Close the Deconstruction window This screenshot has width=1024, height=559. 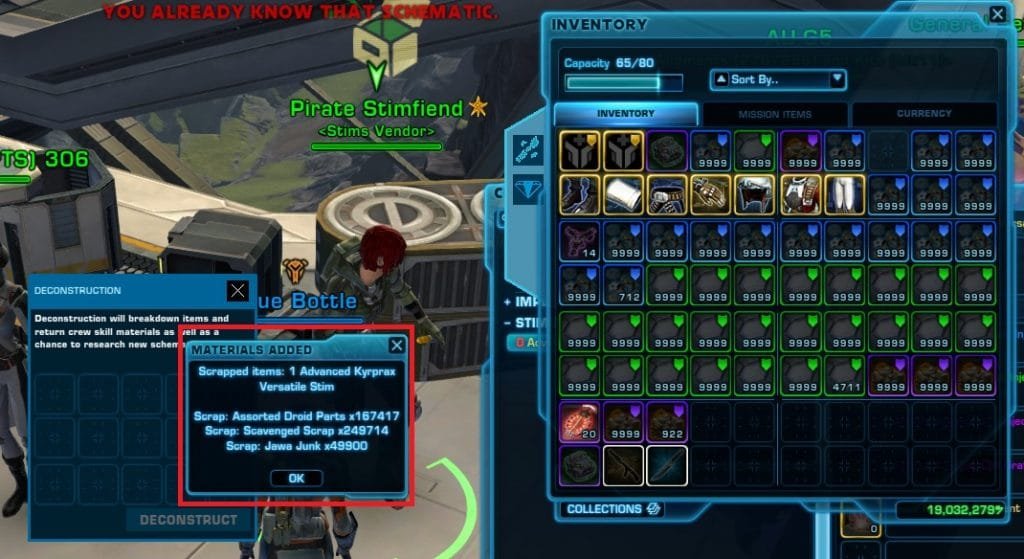coord(237,290)
